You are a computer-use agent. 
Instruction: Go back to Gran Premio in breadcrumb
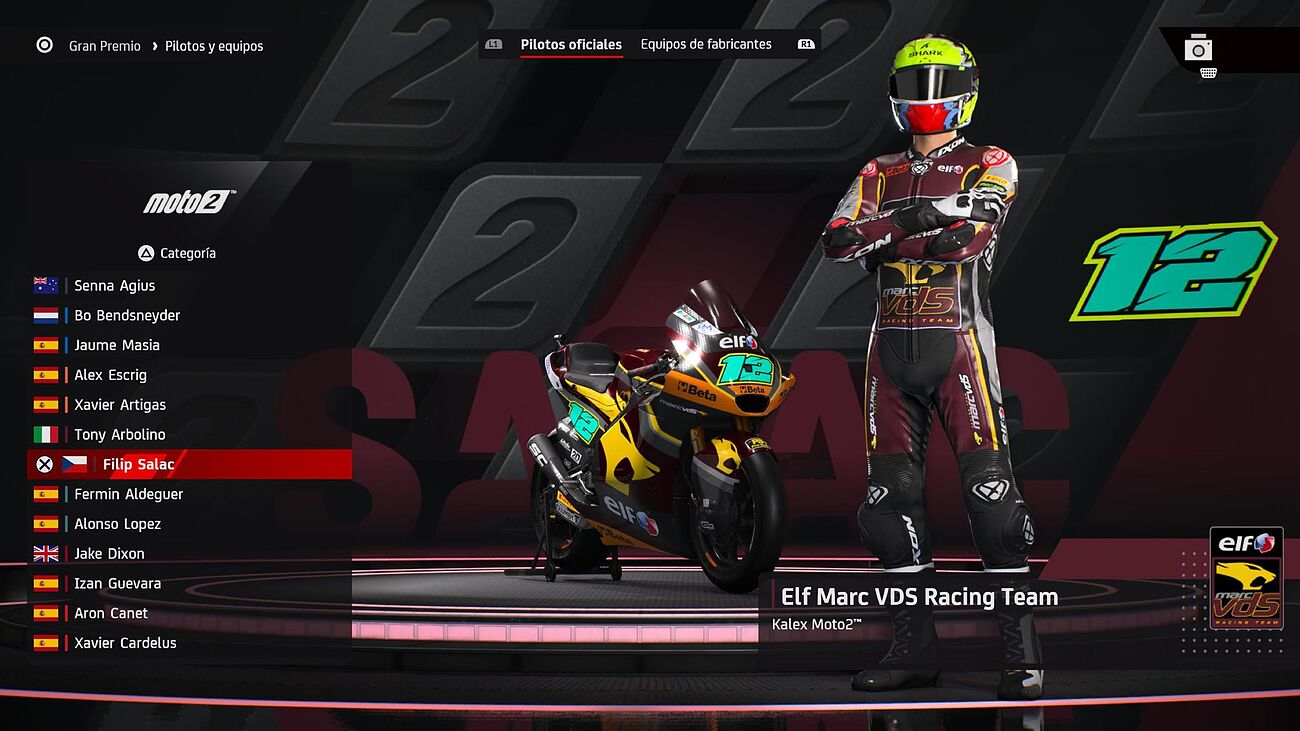(x=104, y=46)
